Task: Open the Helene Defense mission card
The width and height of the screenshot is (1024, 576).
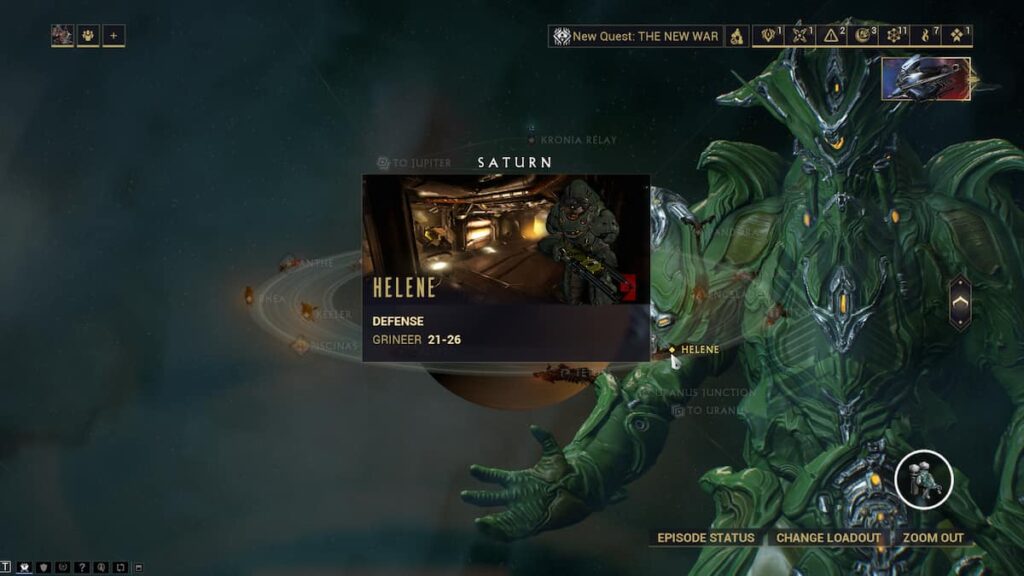Action: tap(506, 267)
